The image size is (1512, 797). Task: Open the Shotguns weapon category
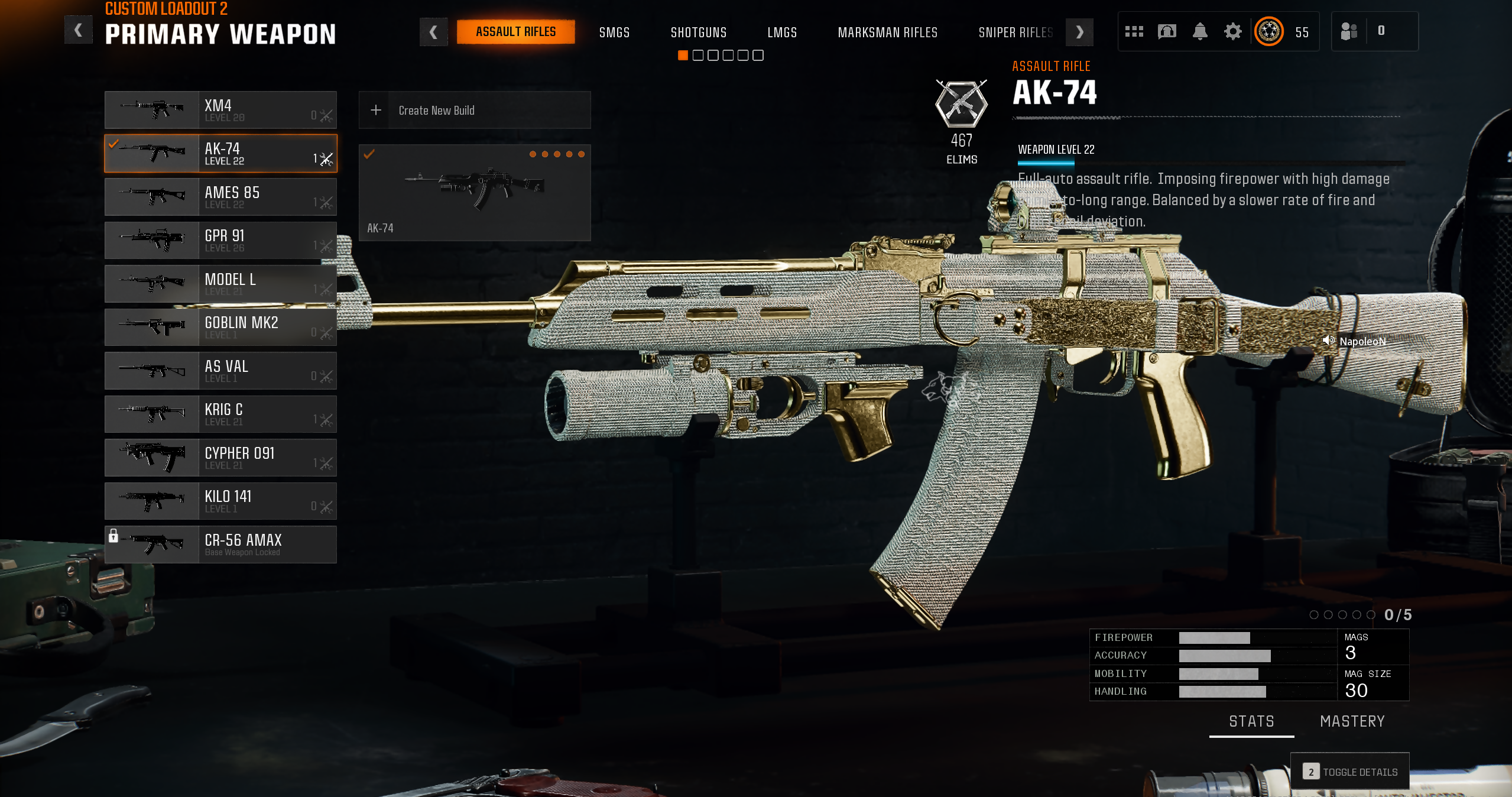[698, 33]
